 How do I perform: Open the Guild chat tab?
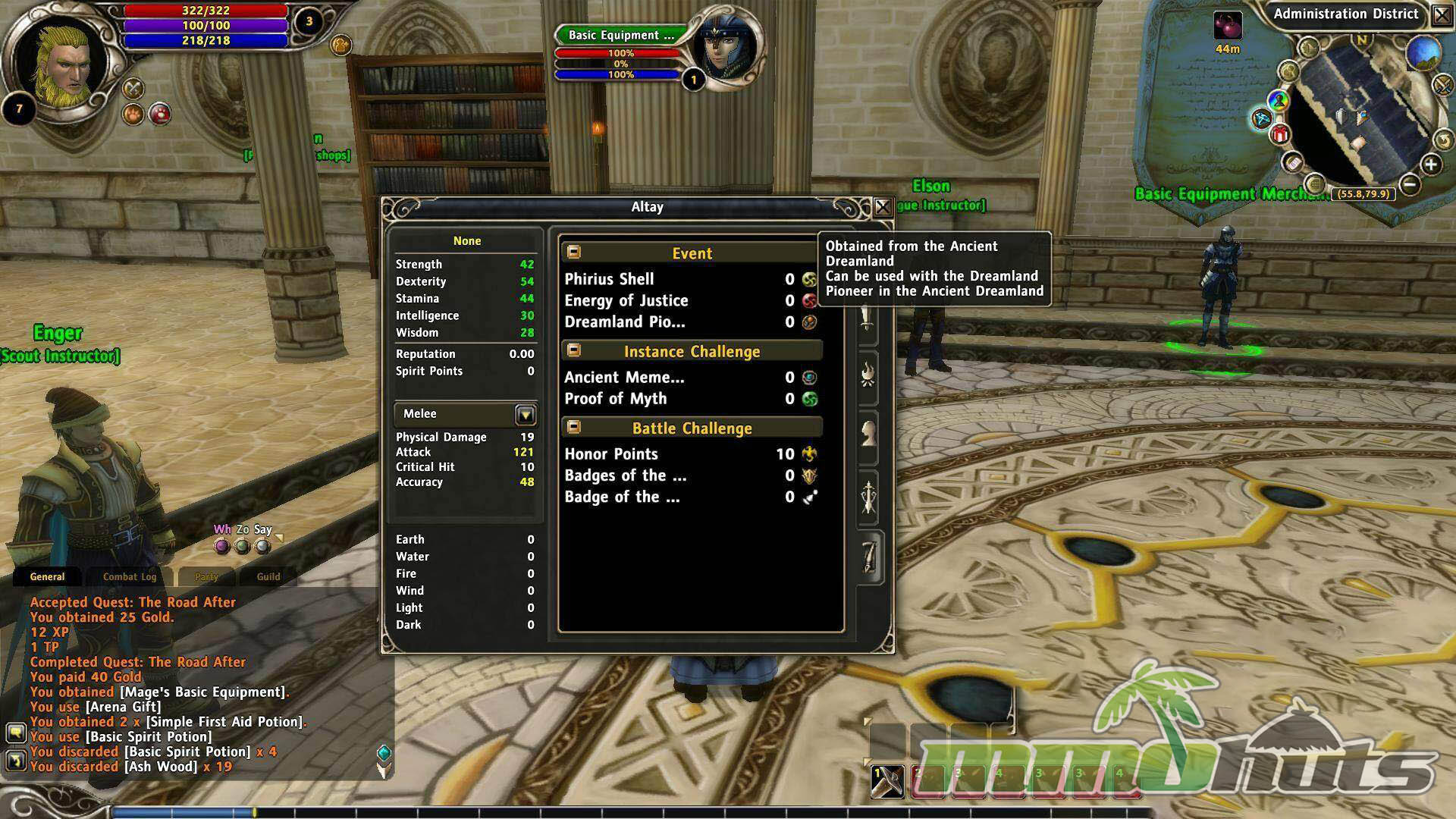click(268, 576)
